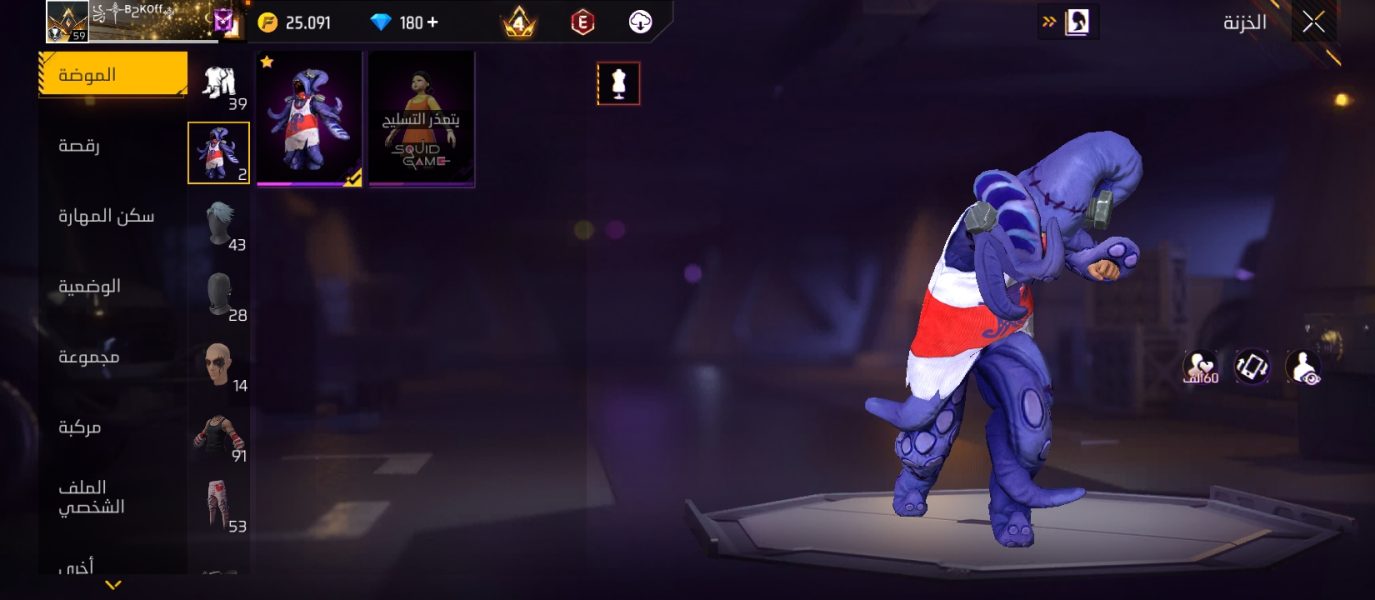The image size is (1375, 600).
Task: Open the dark mask subcategory
Action: point(219,294)
